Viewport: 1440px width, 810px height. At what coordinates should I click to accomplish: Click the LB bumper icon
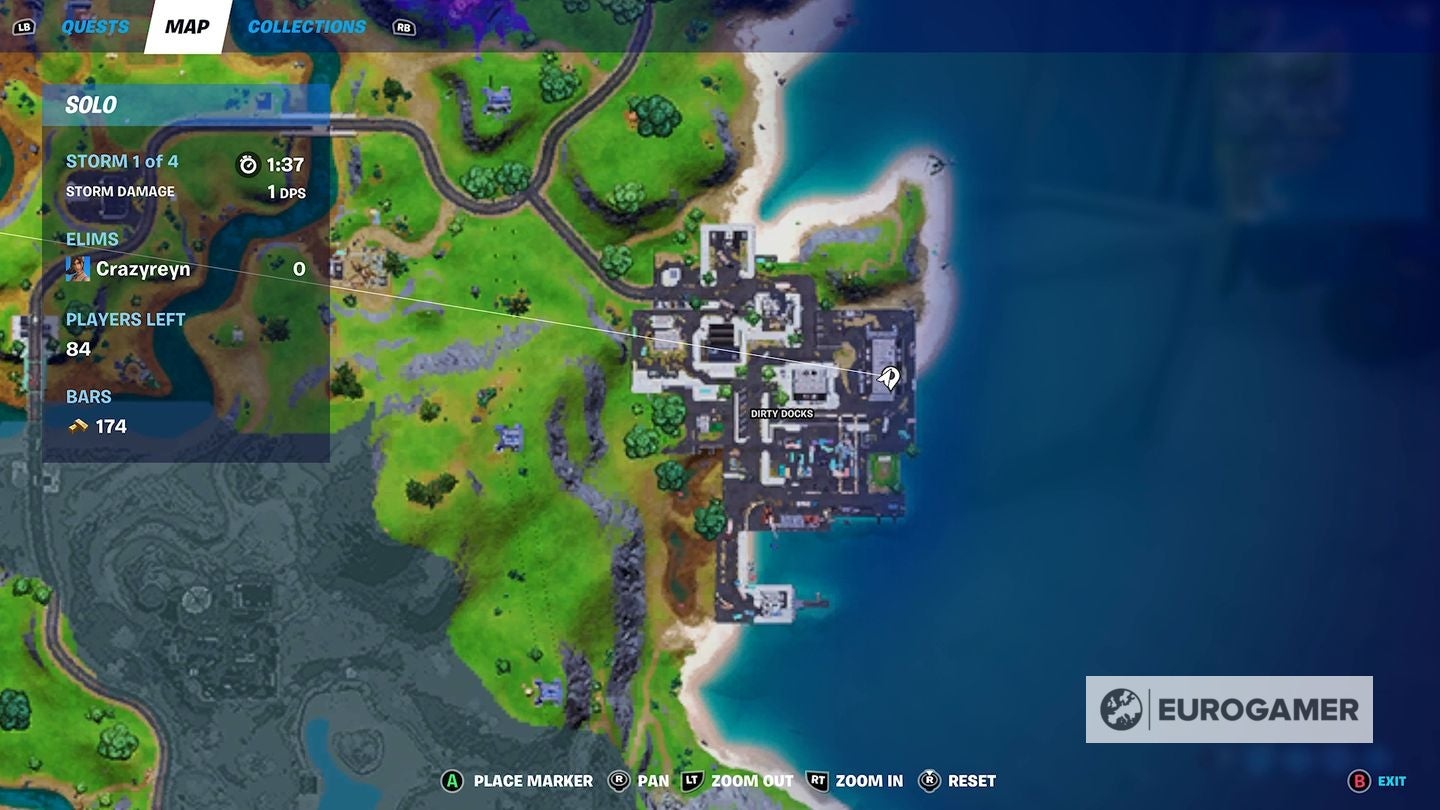25,26
